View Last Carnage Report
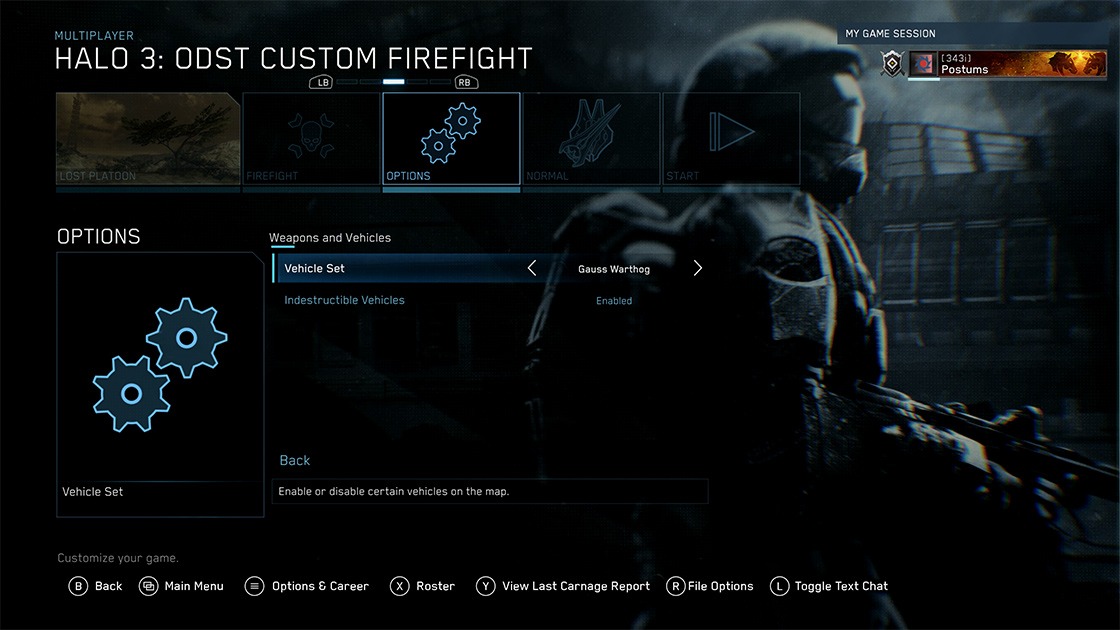Viewport: 1120px width, 630px height. (564, 586)
